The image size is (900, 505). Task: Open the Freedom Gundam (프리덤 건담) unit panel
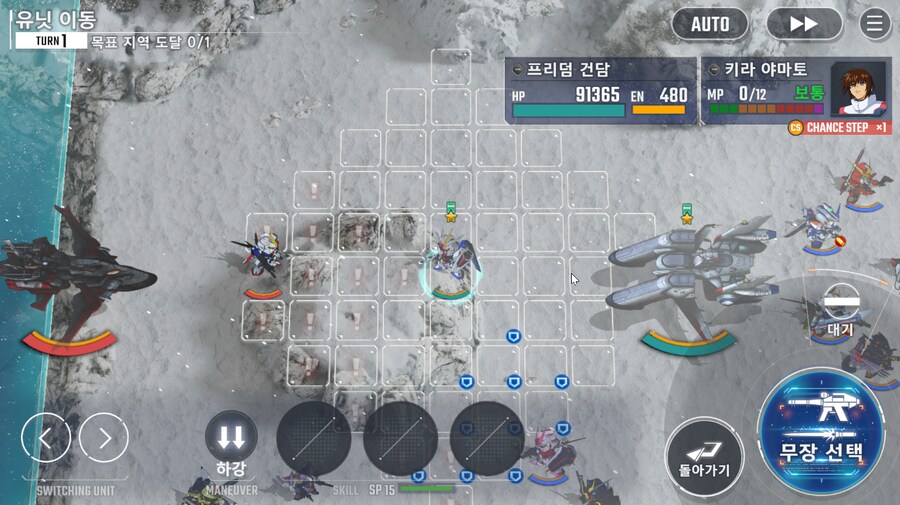tap(600, 90)
